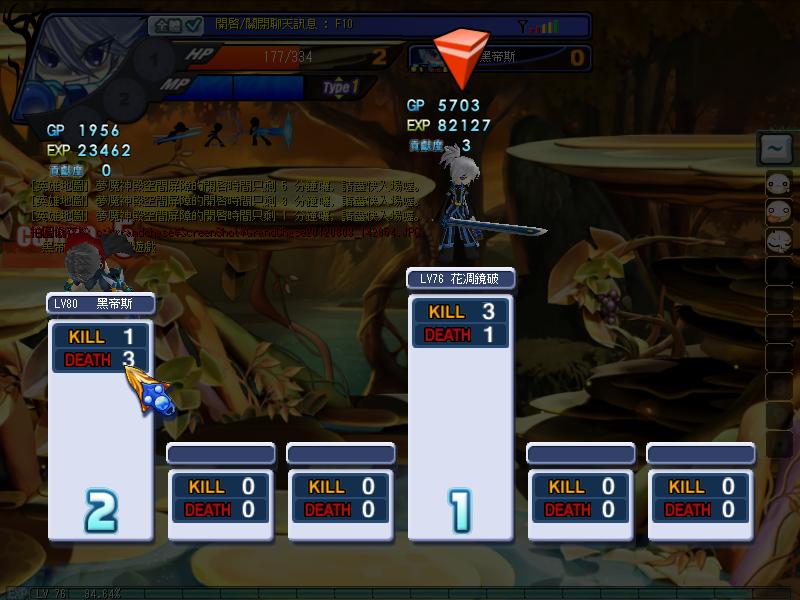
Task: Click the Type 1 skill type switcher
Action: (340, 88)
